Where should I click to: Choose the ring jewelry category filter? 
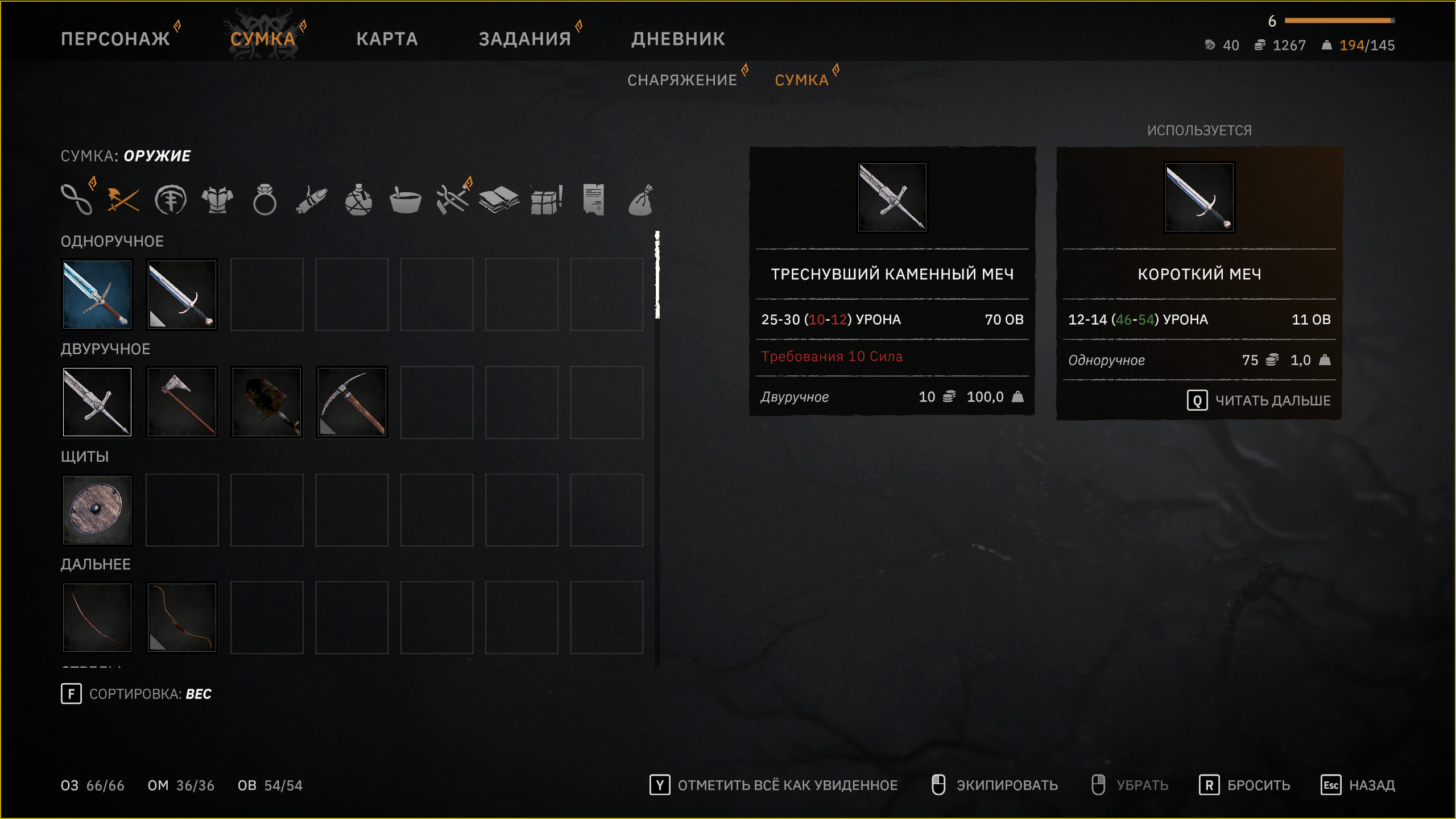pos(264,200)
